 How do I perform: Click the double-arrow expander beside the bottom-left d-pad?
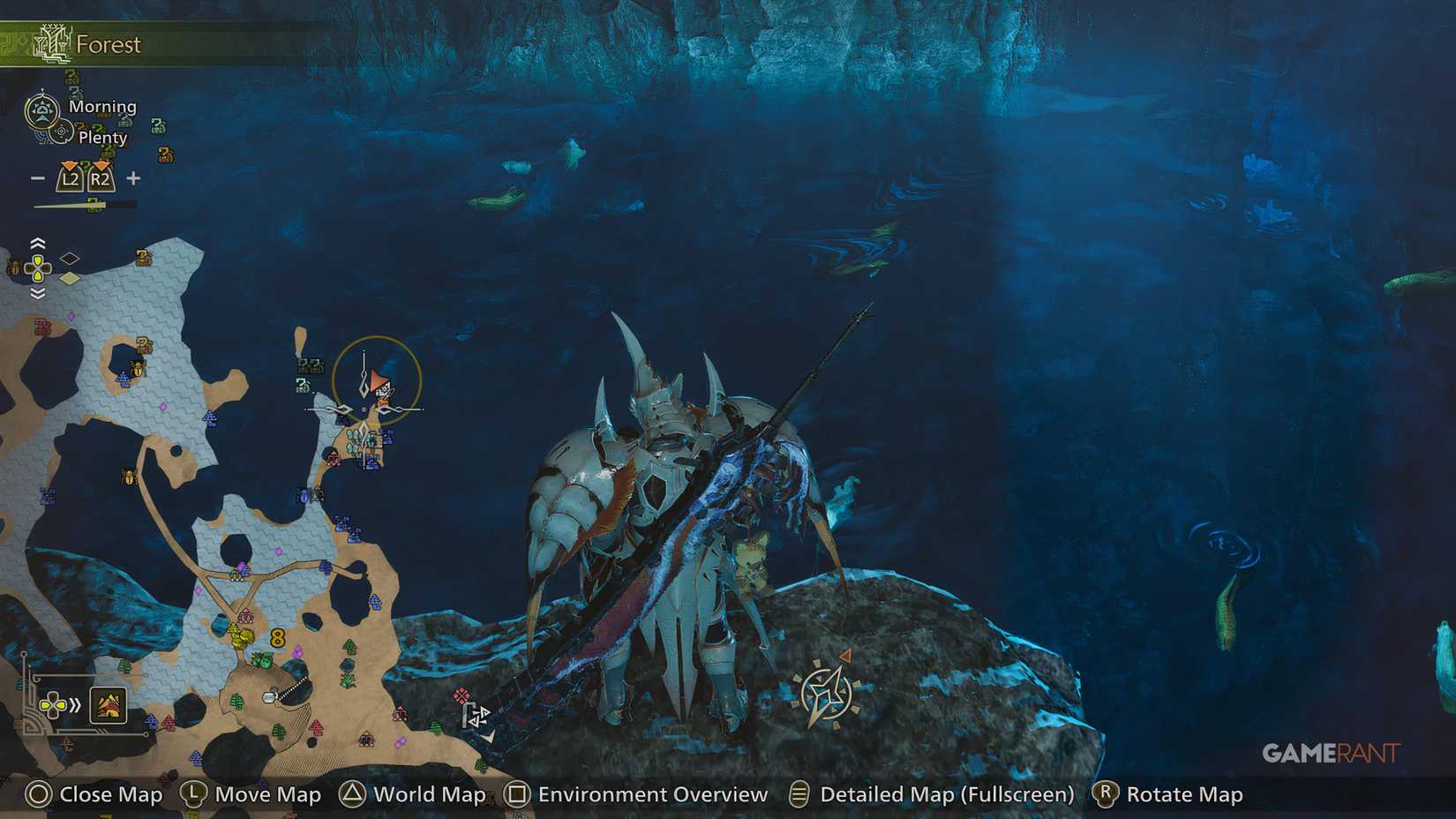tap(75, 704)
